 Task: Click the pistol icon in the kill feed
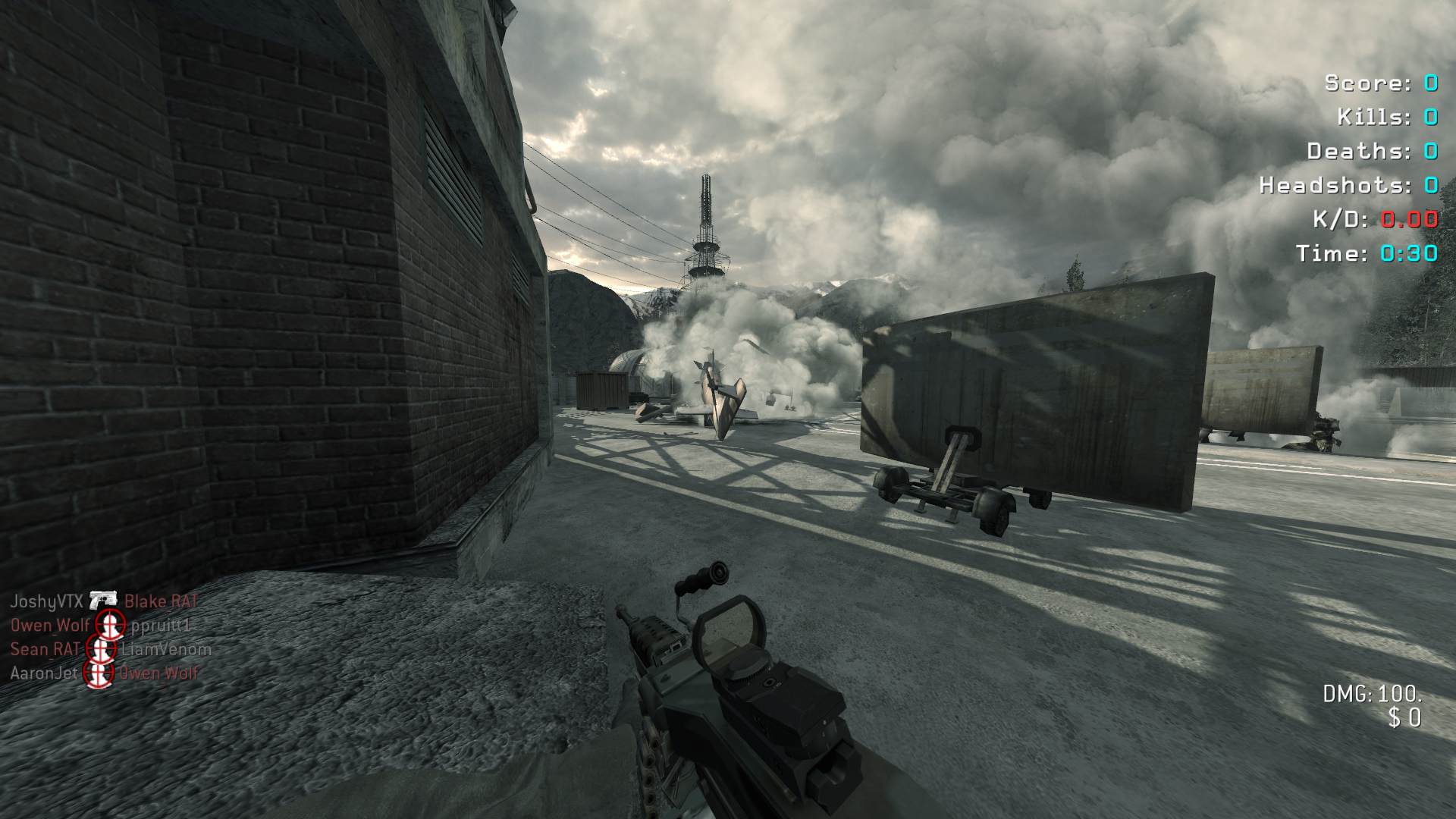click(103, 601)
